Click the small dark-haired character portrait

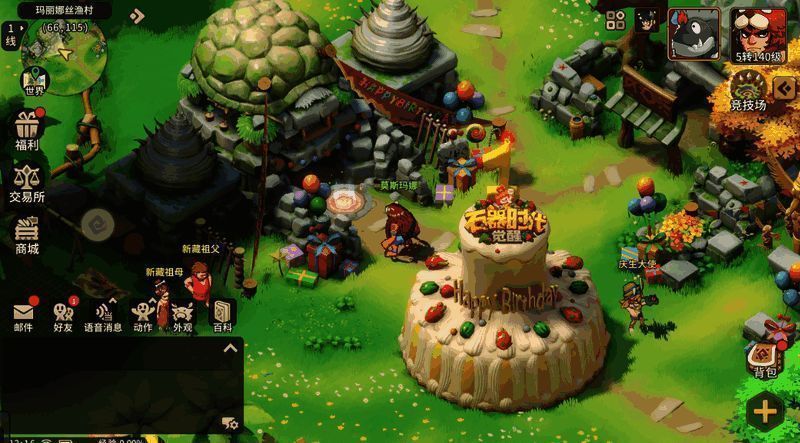(x=646, y=18)
